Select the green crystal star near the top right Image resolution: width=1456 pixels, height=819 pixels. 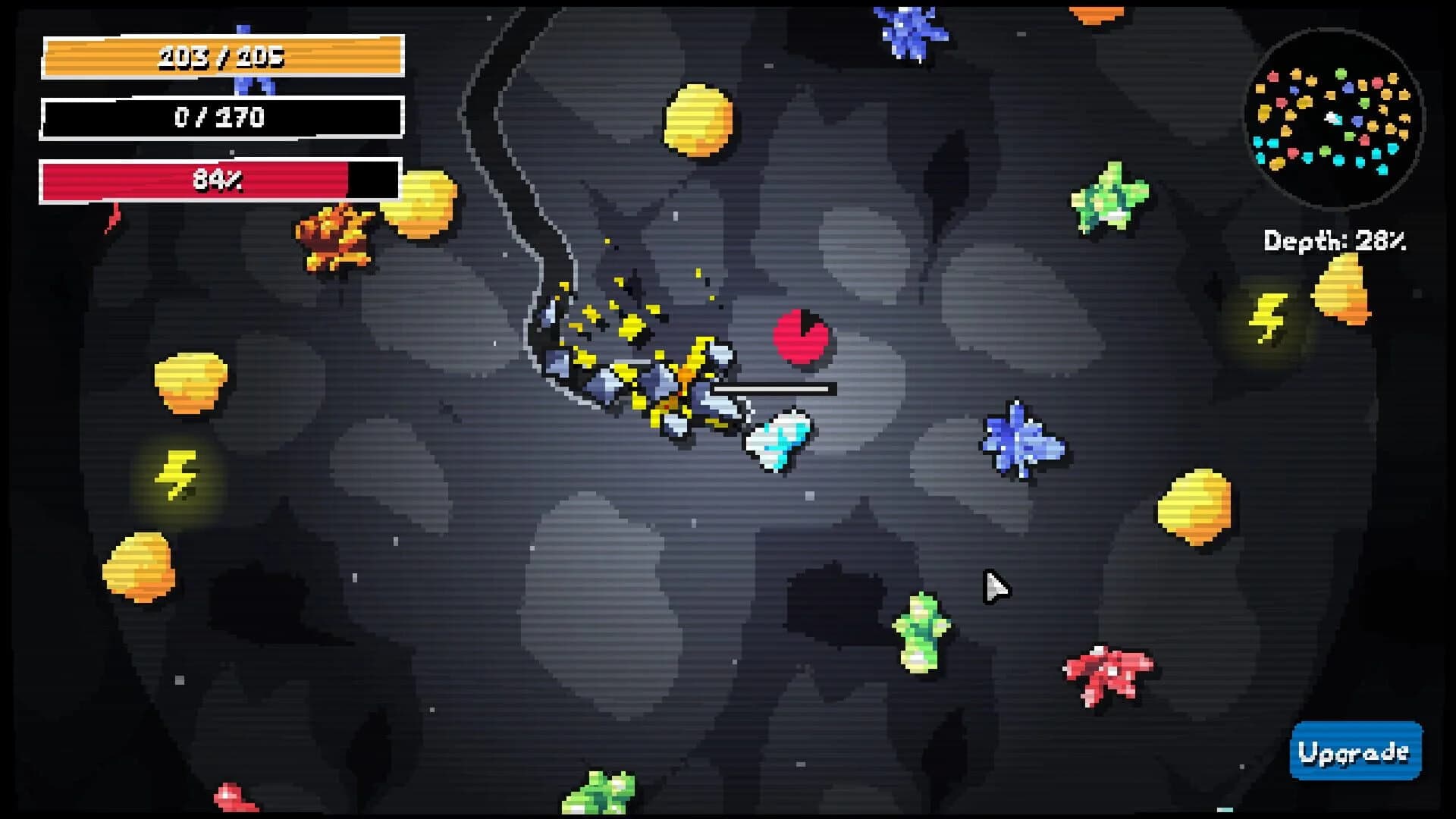click(x=1107, y=197)
